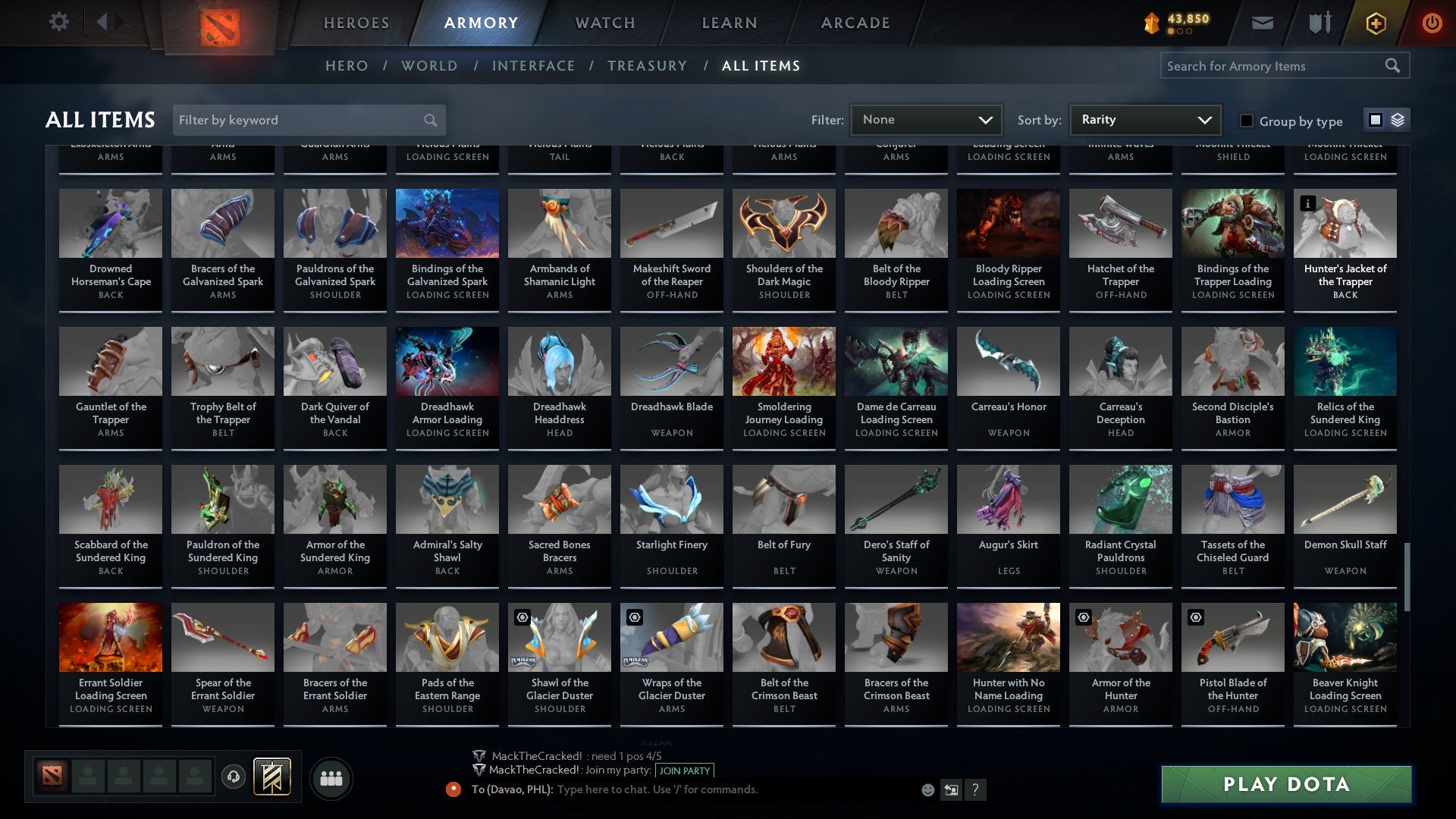1456x819 pixels.
Task: Click the power/logout icon
Action: [1433, 22]
